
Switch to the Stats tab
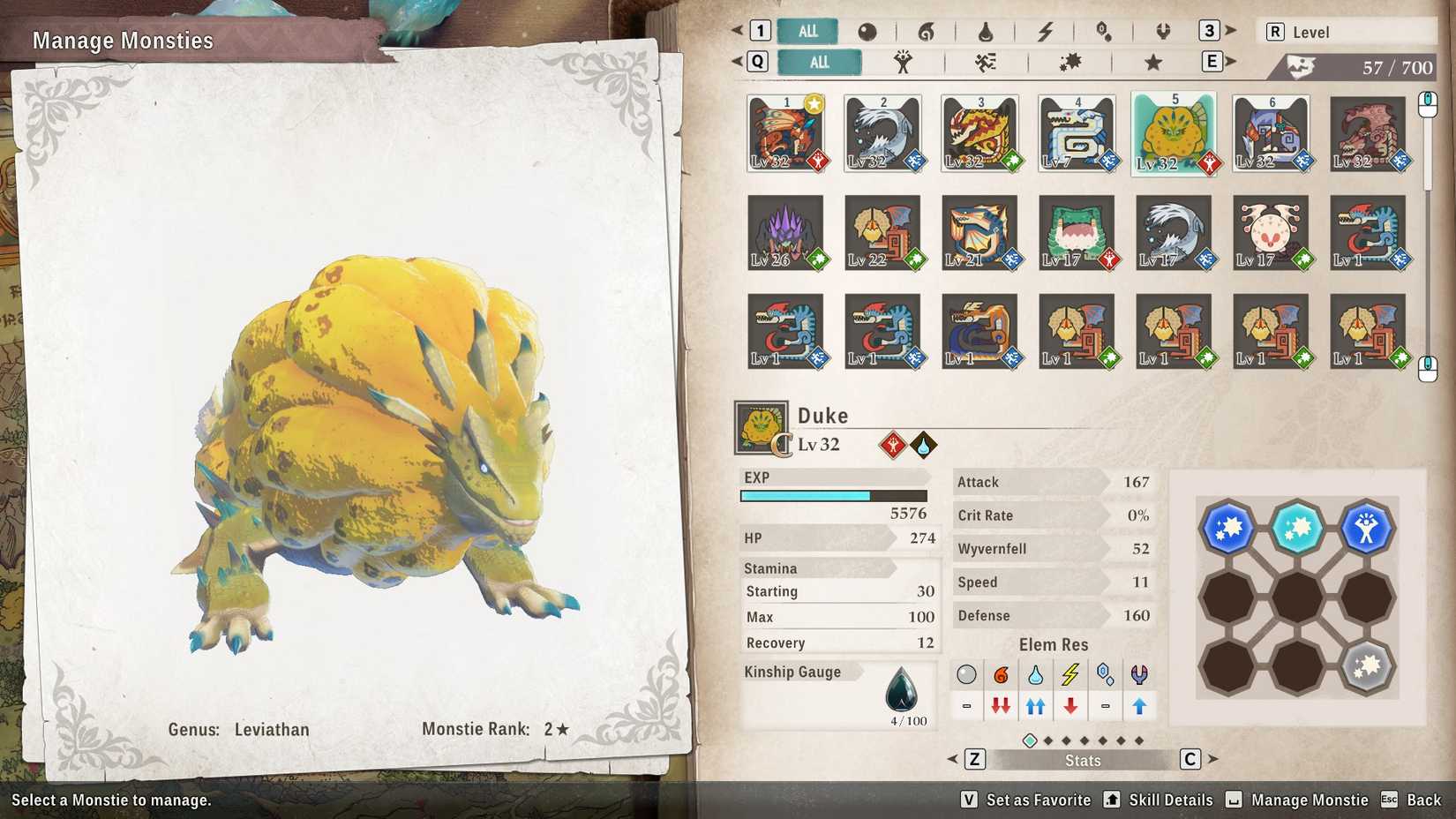tap(1082, 760)
